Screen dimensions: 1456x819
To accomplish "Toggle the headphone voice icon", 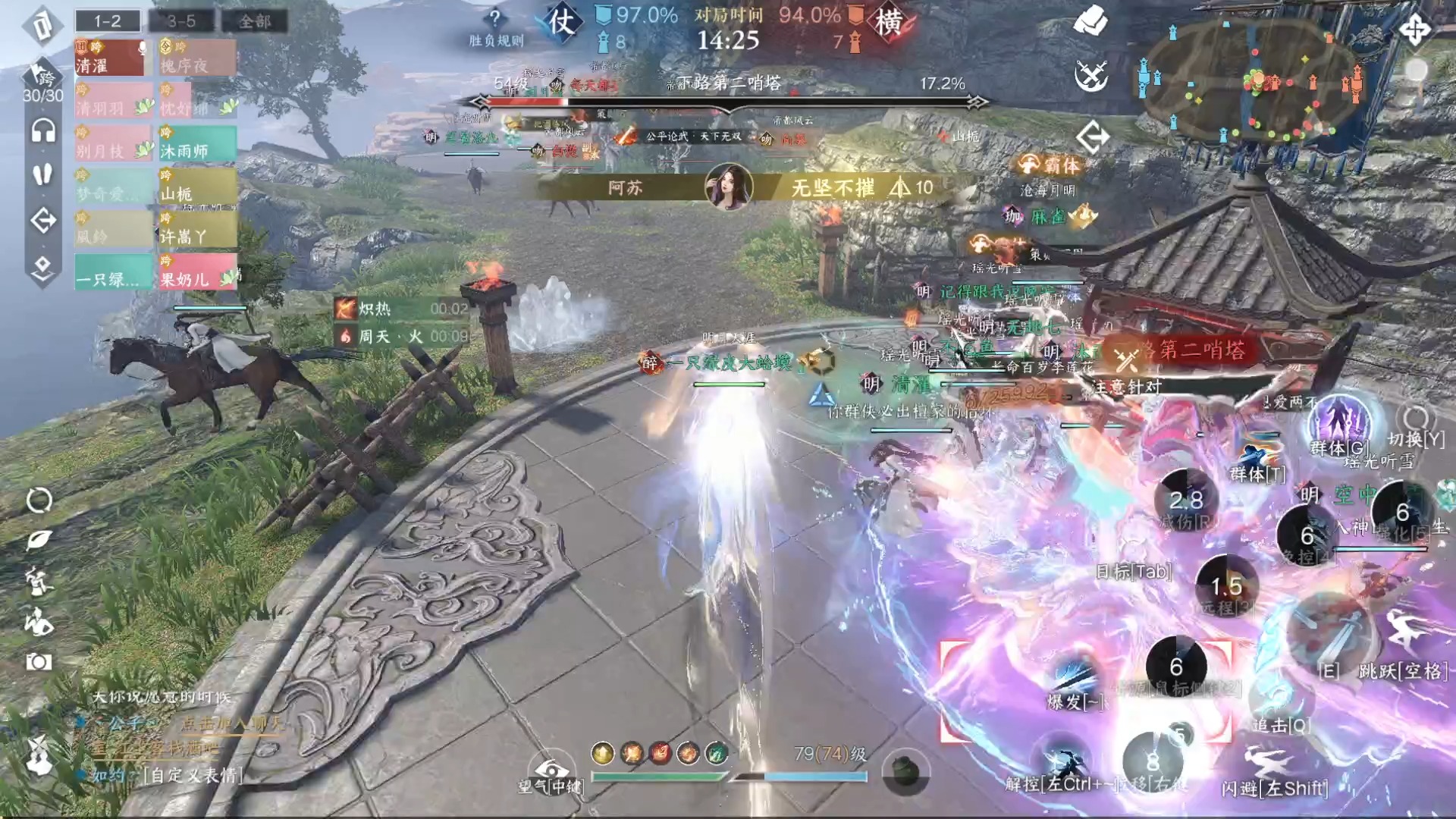I will (43, 130).
